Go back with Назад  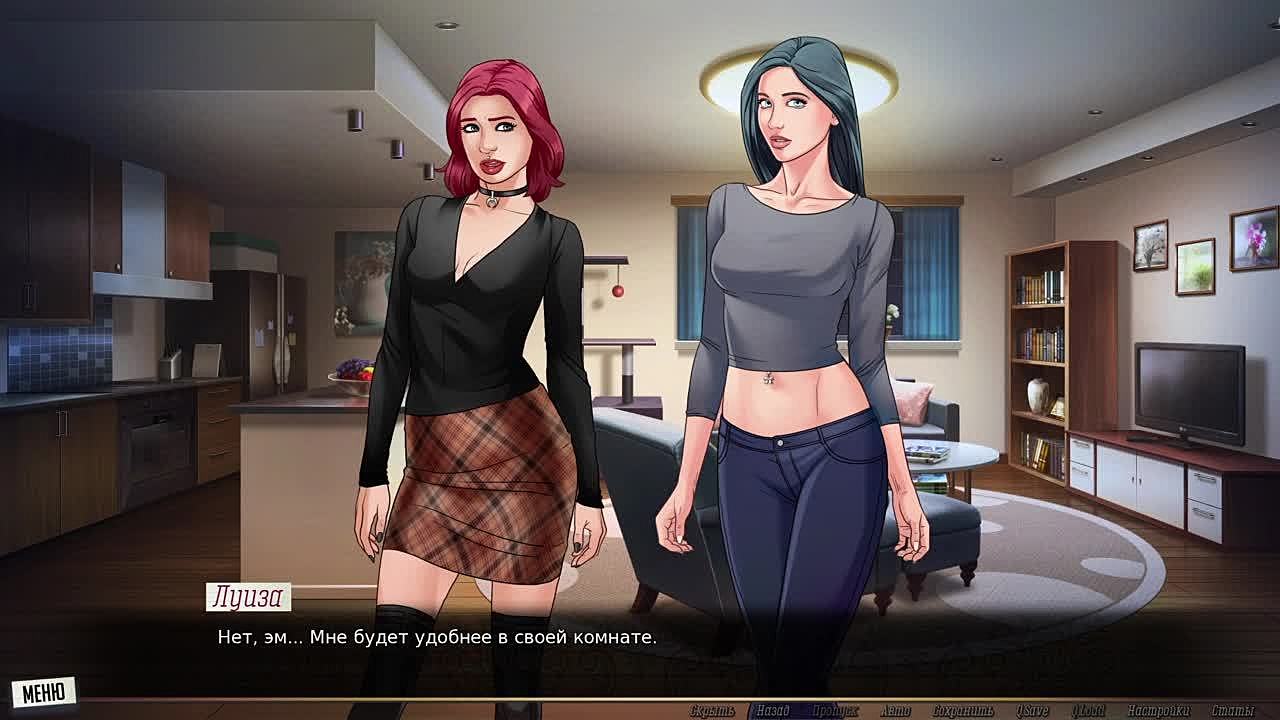tap(772, 711)
